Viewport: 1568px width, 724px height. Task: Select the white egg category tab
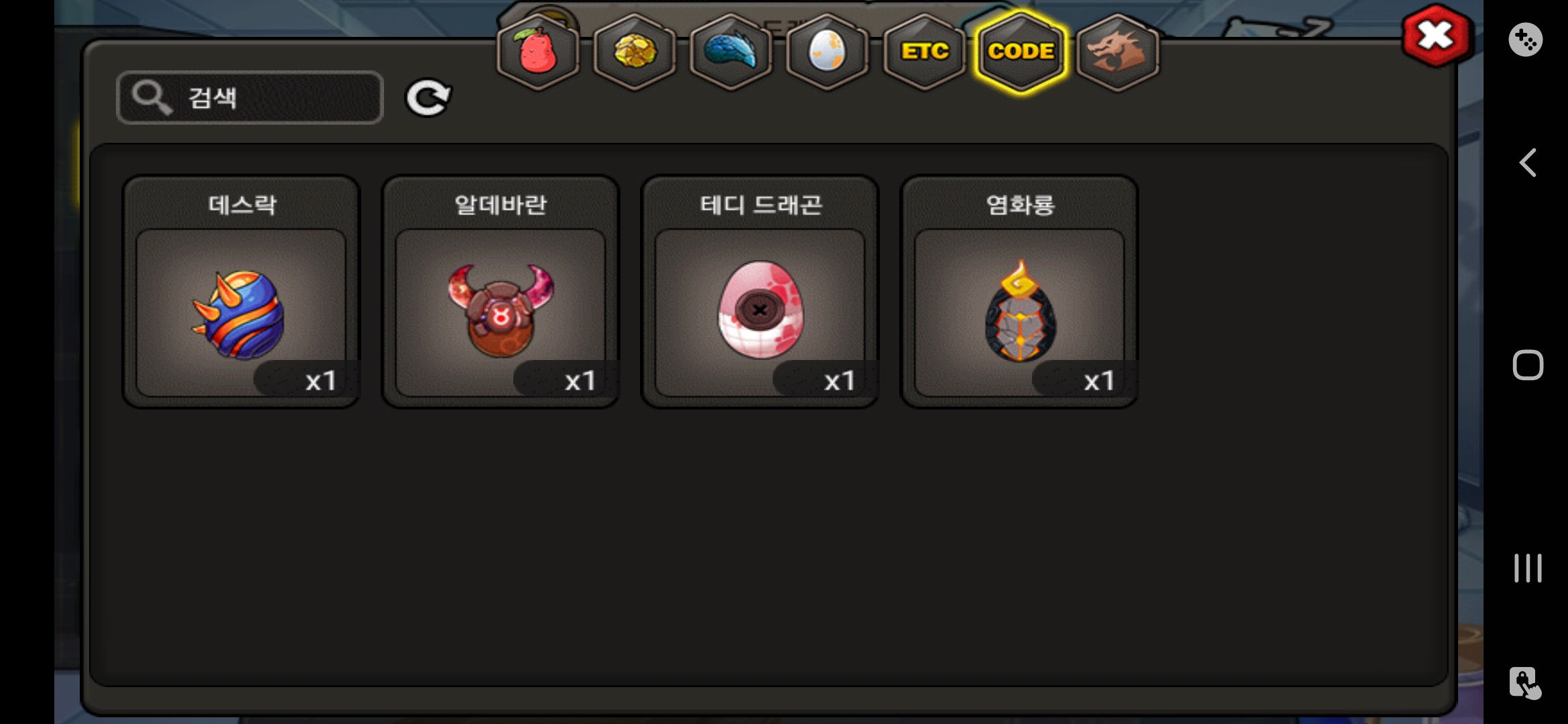click(x=828, y=52)
